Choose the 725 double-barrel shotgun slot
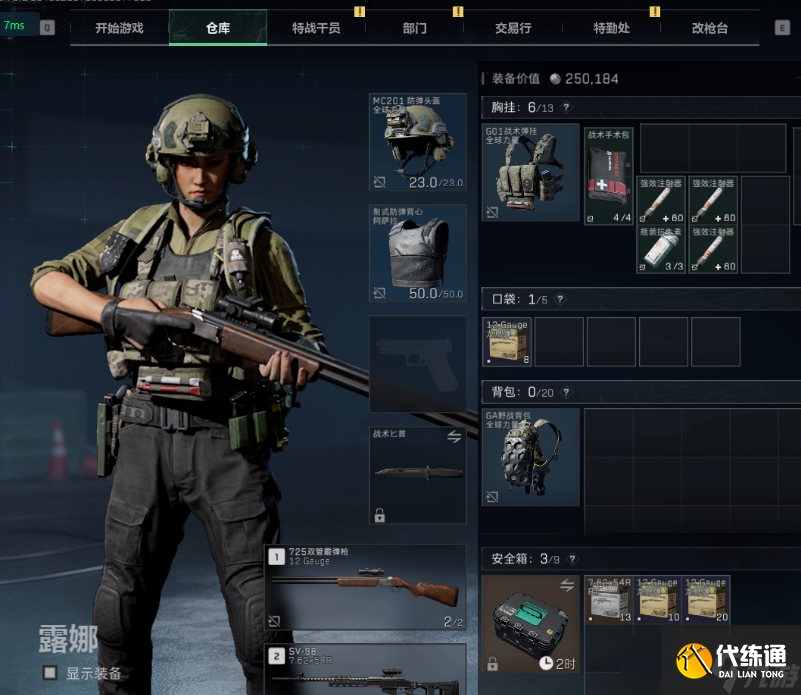Screen dimensions: 801x695 point(366,588)
